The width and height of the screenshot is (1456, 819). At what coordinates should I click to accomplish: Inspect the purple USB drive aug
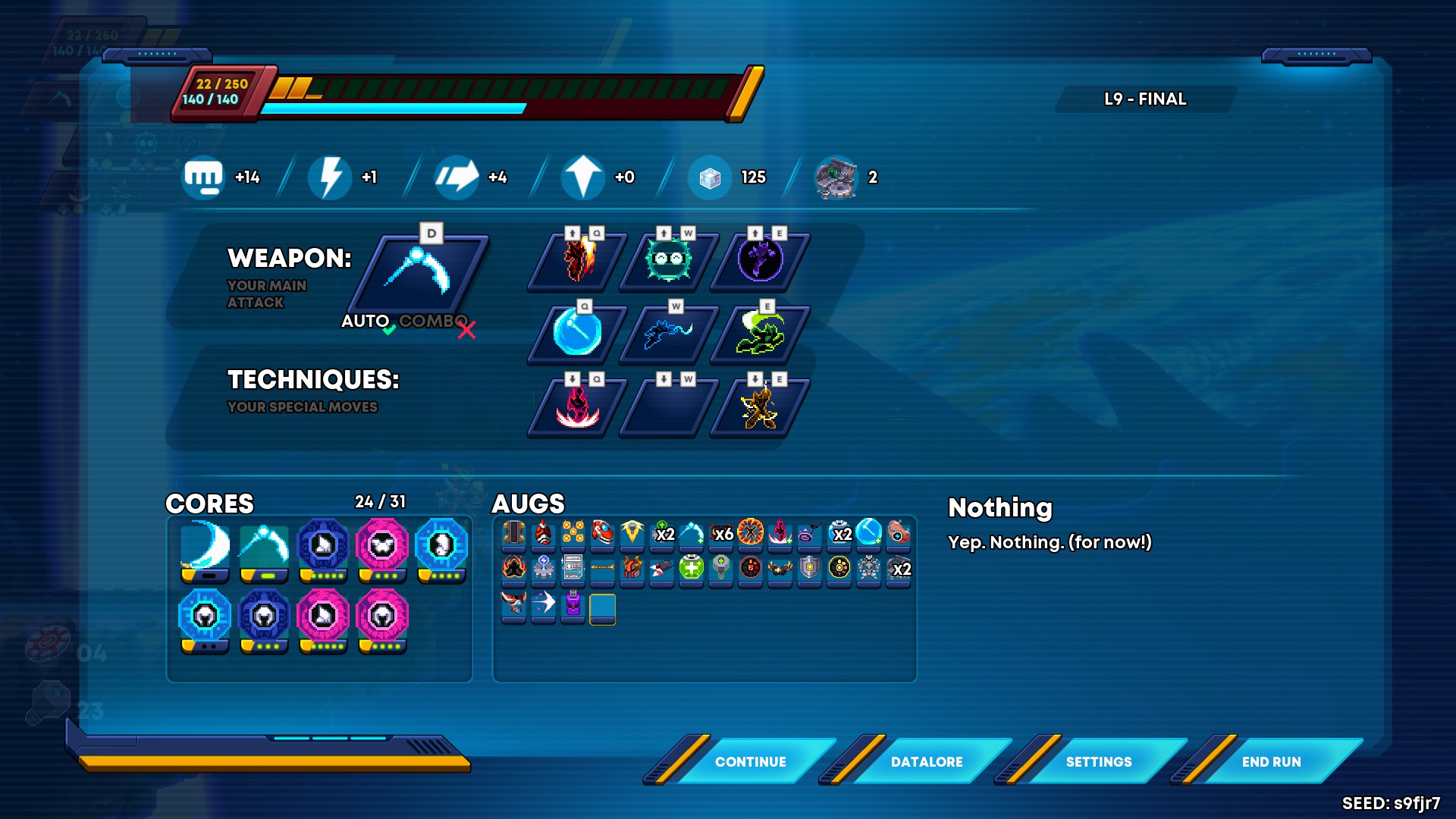click(573, 604)
